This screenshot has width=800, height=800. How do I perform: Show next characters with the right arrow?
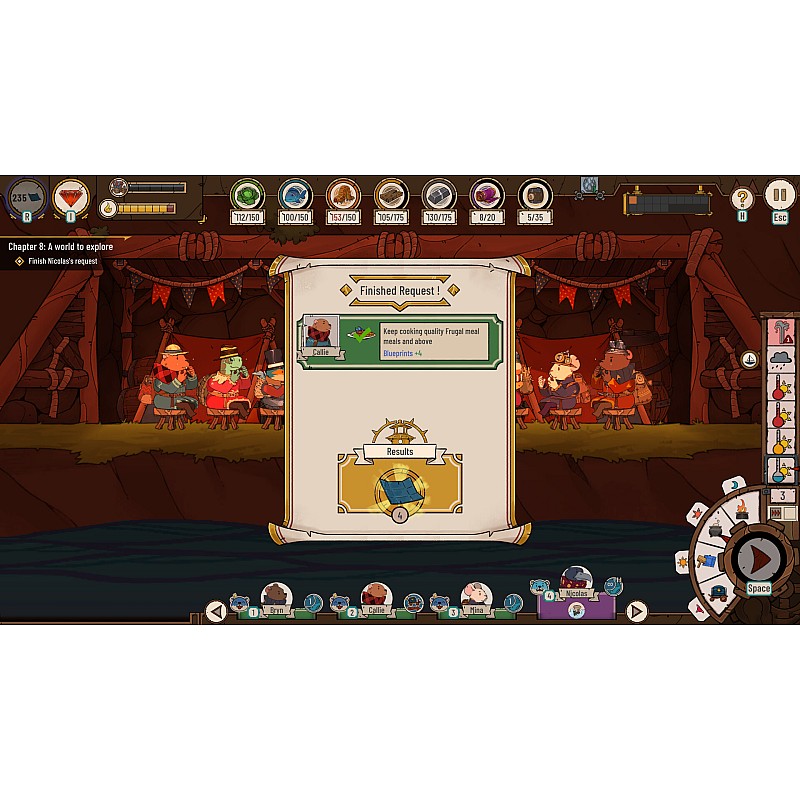click(x=636, y=610)
